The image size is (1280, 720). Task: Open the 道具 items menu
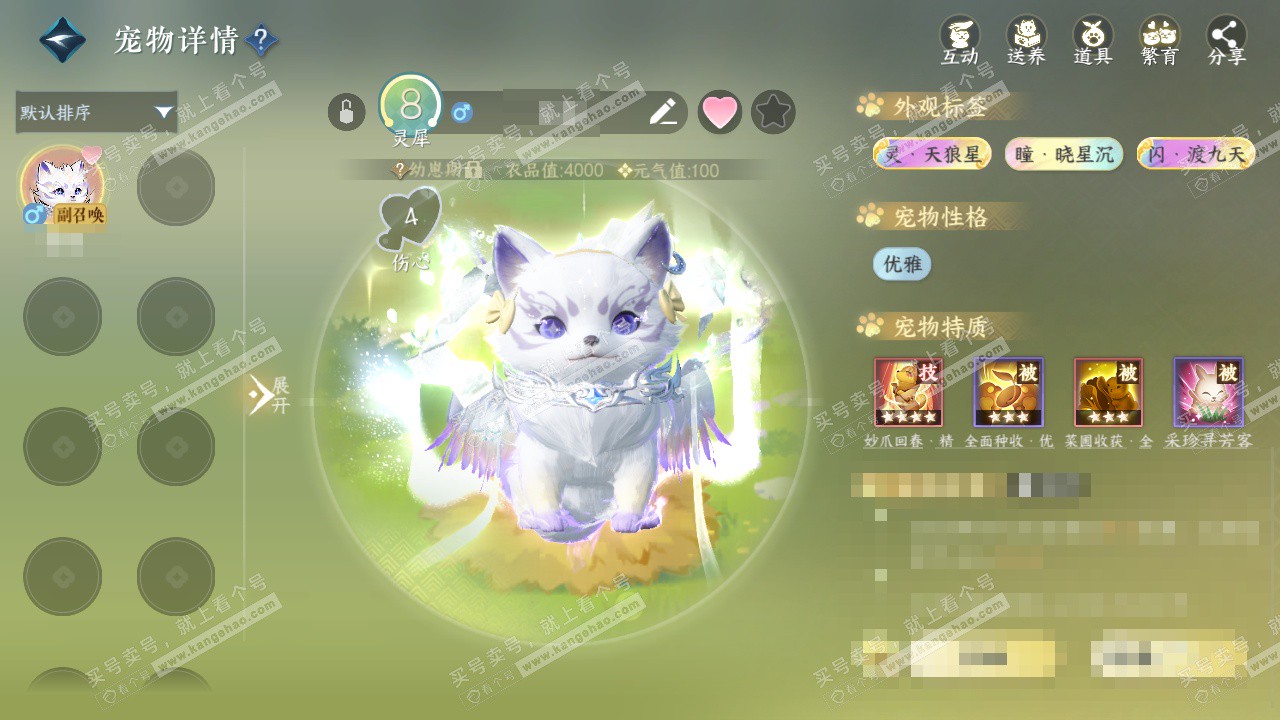pyautogui.click(x=1093, y=40)
